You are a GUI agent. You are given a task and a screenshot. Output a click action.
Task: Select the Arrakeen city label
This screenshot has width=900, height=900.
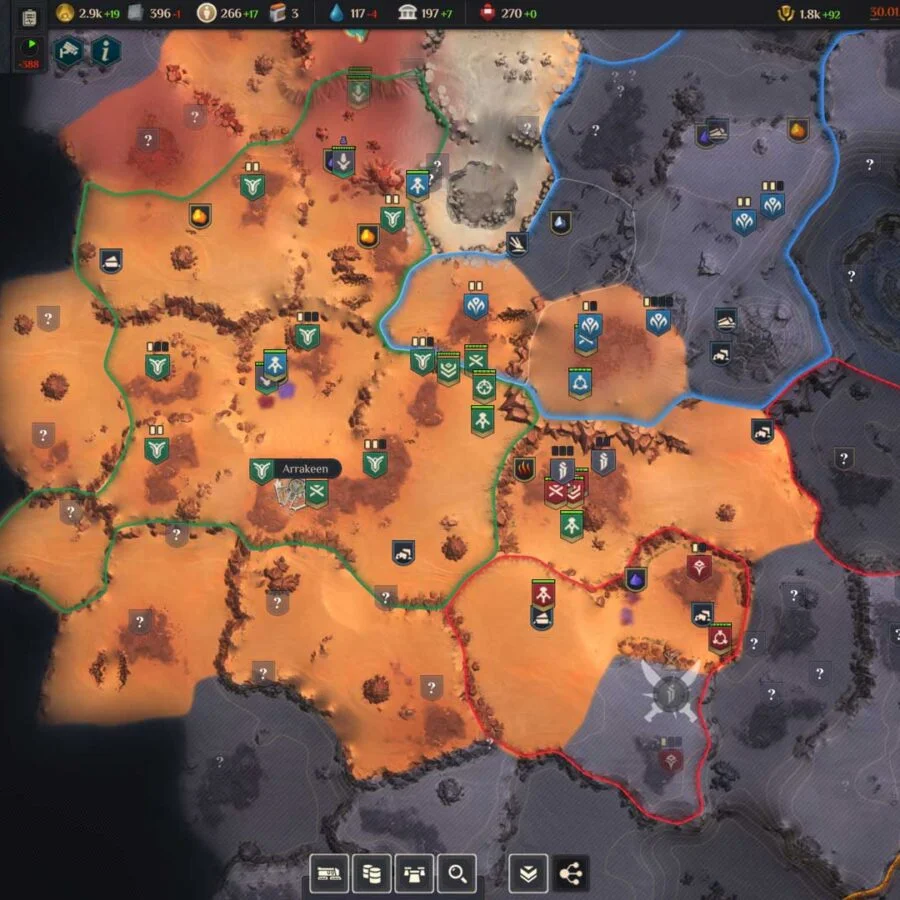click(309, 468)
